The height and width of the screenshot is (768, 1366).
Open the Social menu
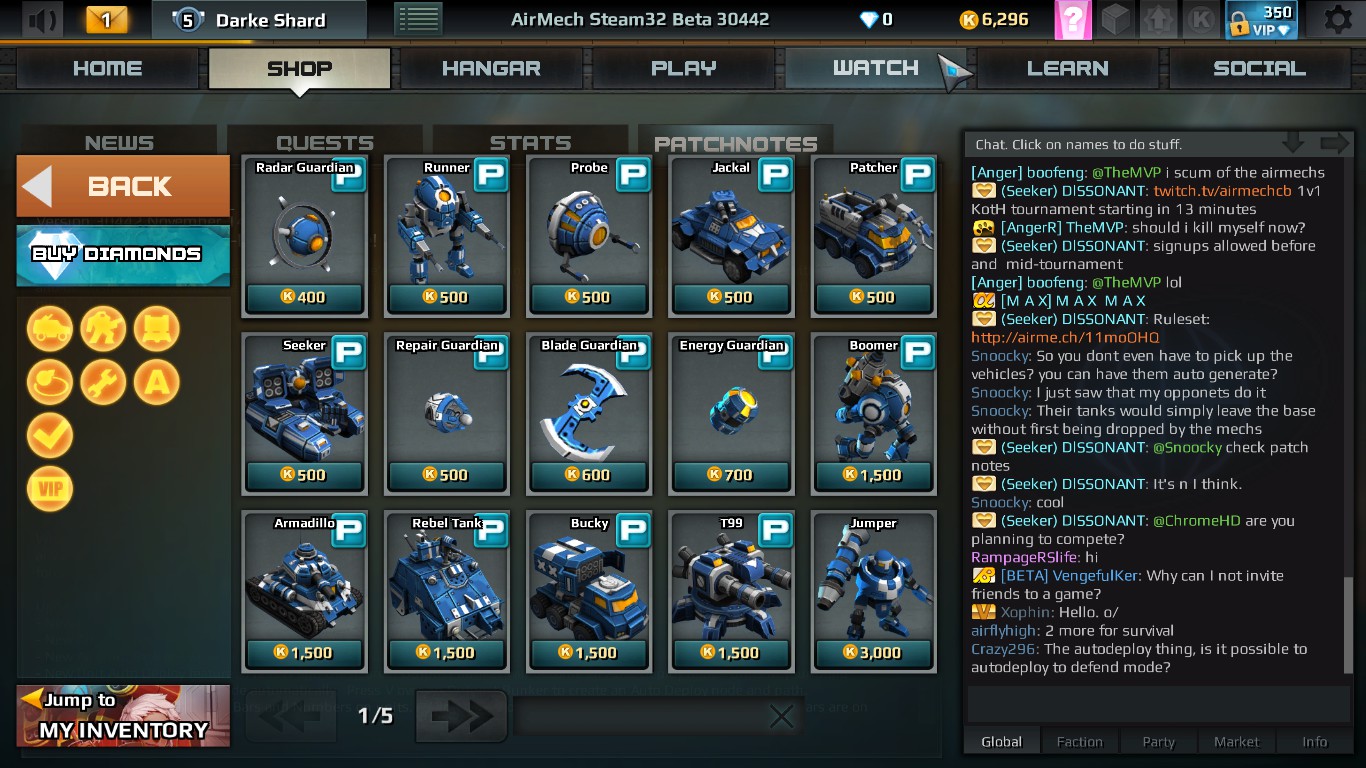pos(1259,68)
